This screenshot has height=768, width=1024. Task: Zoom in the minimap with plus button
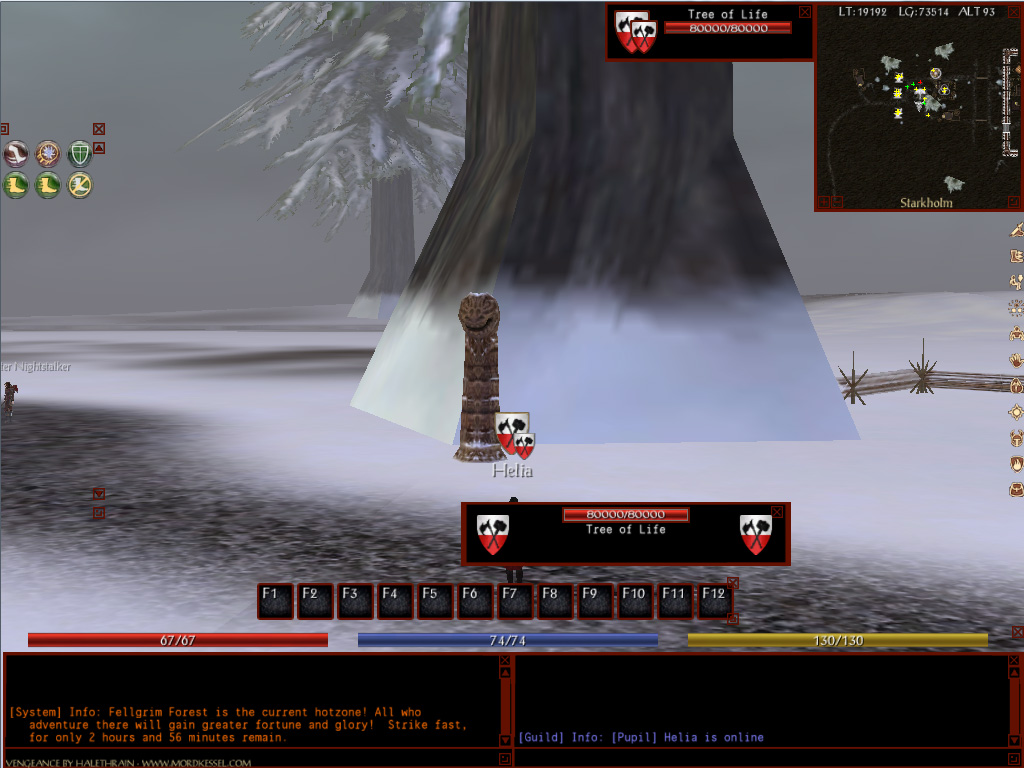[823, 202]
